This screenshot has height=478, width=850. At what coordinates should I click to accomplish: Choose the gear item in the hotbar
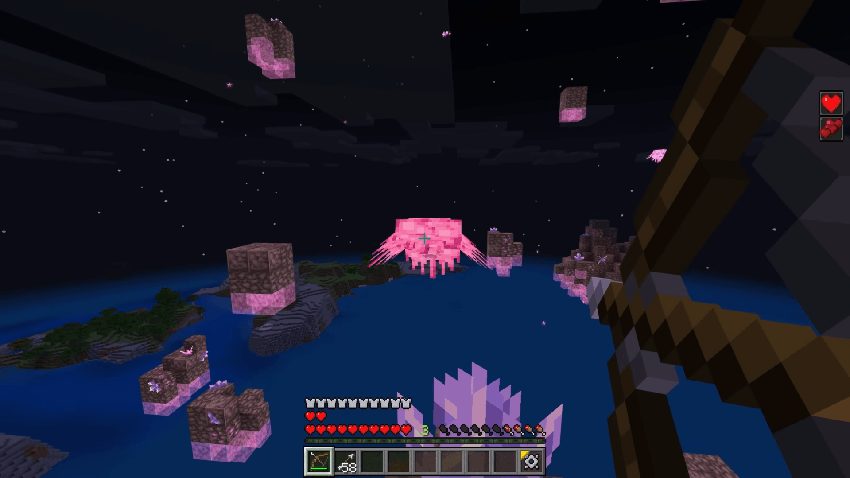(x=531, y=461)
